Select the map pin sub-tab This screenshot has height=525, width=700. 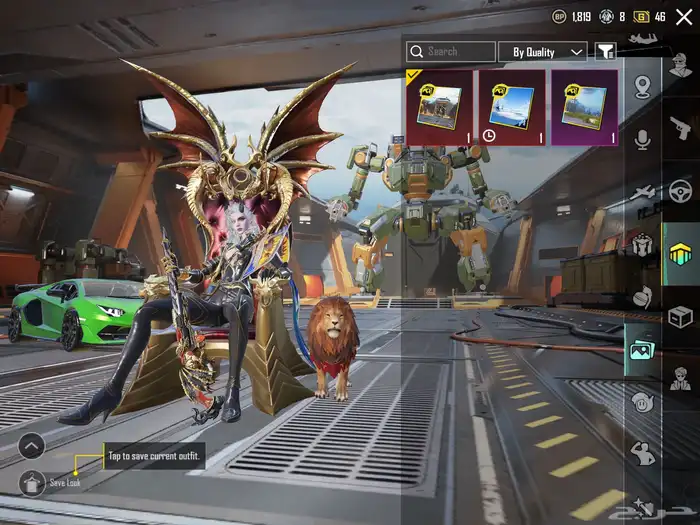pyautogui.click(x=643, y=87)
